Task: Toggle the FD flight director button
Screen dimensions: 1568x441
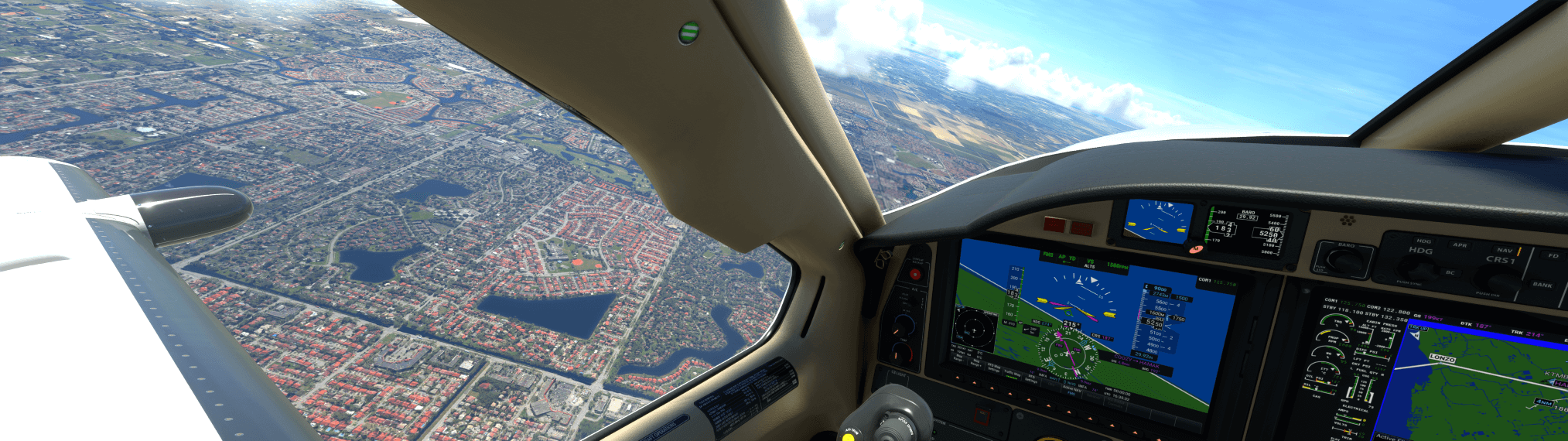Action: (x=1553, y=255)
